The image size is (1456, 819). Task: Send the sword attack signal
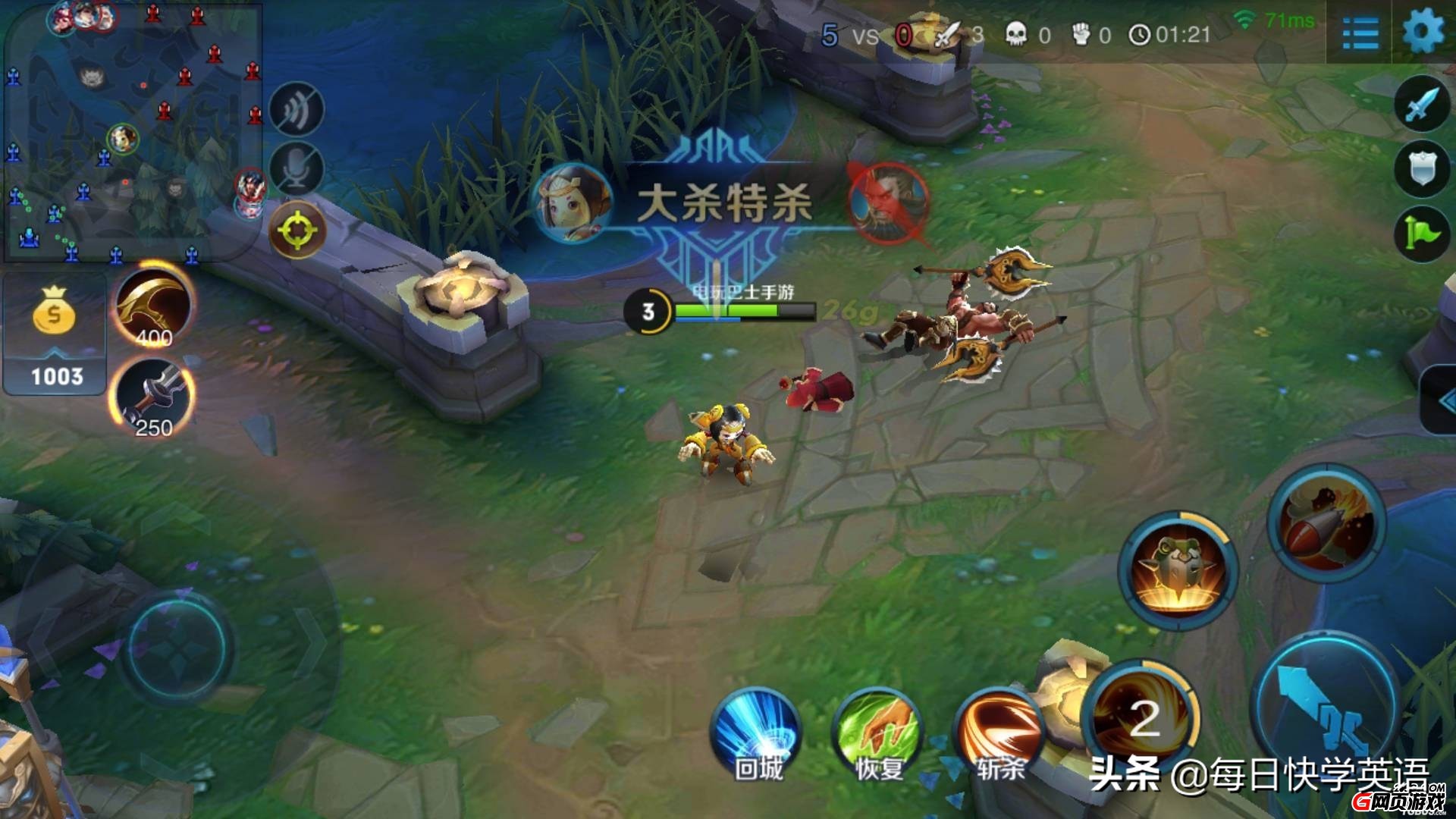pyautogui.click(x=1421, y=105)
